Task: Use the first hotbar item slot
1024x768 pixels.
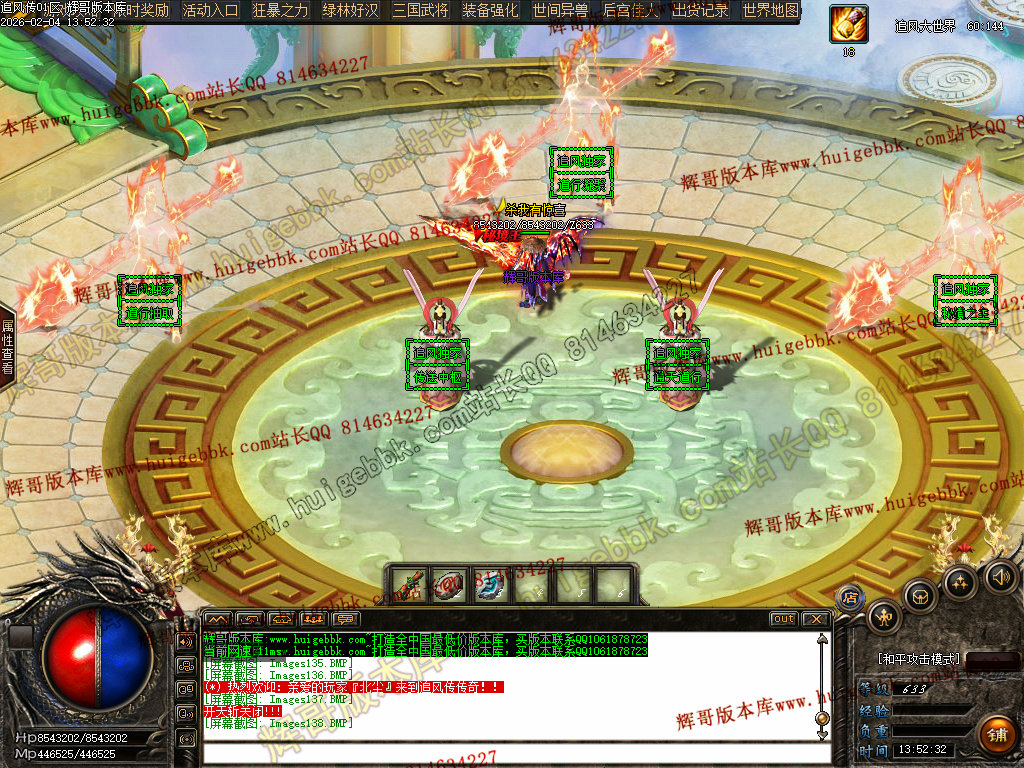Action: click(404, 585)
